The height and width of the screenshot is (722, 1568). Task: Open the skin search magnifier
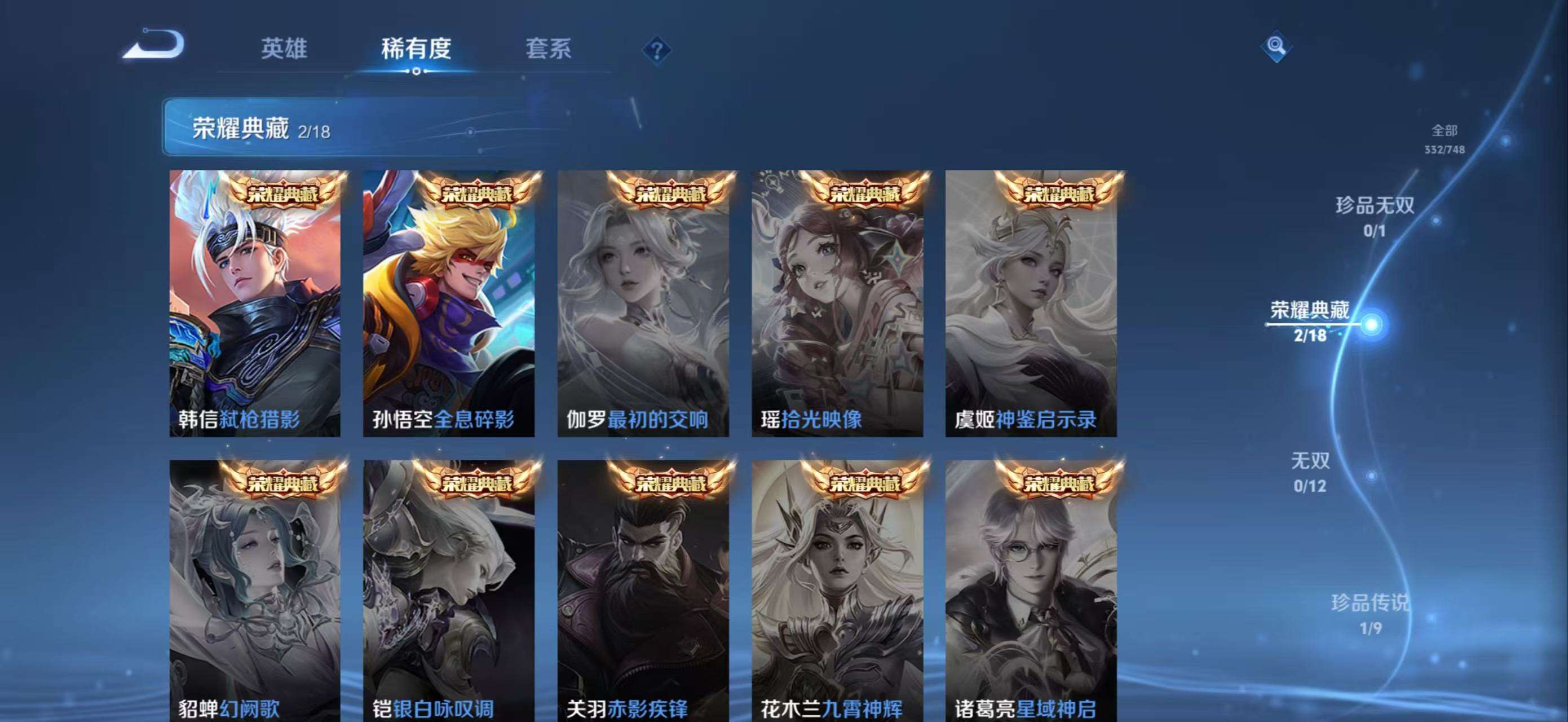coord(1276,46)
